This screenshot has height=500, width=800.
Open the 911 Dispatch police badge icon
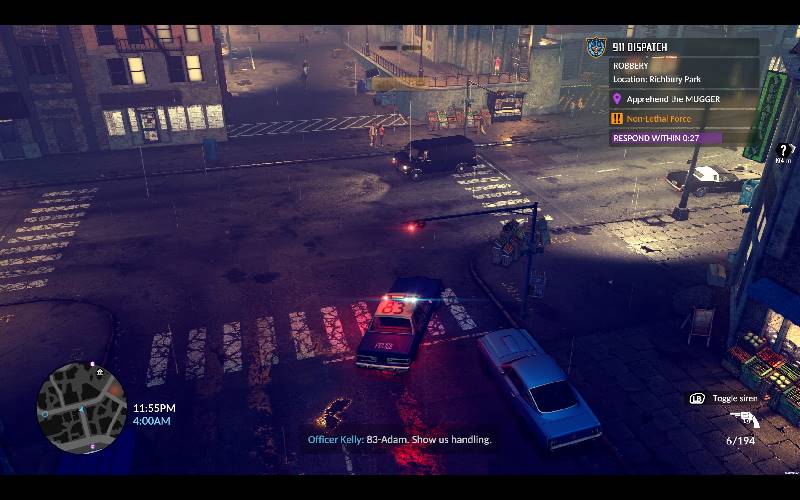tap(596, 47)
